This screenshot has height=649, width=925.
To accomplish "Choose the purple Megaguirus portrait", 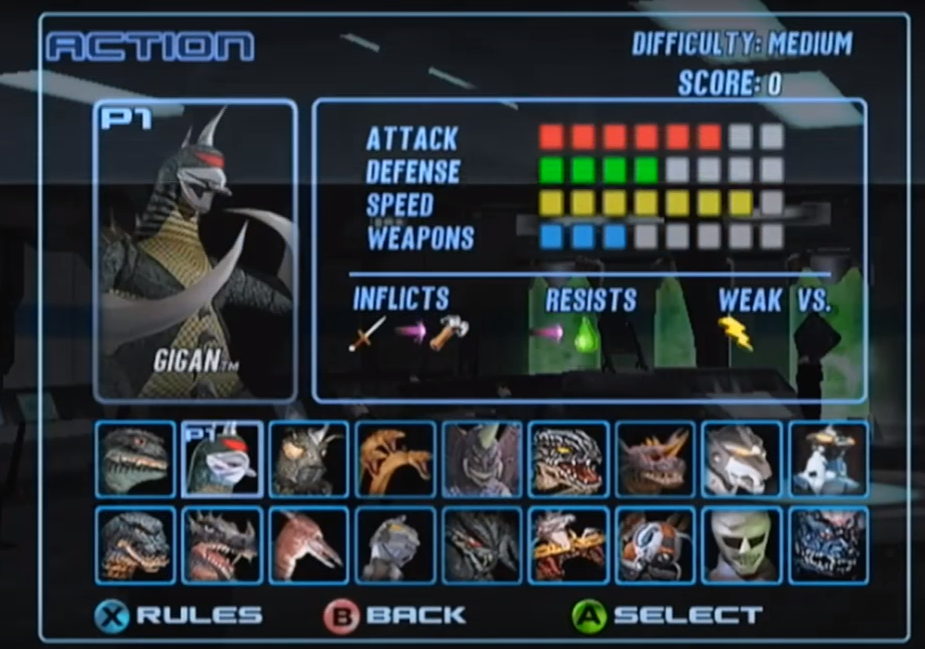I will click(x=482, y=459).
